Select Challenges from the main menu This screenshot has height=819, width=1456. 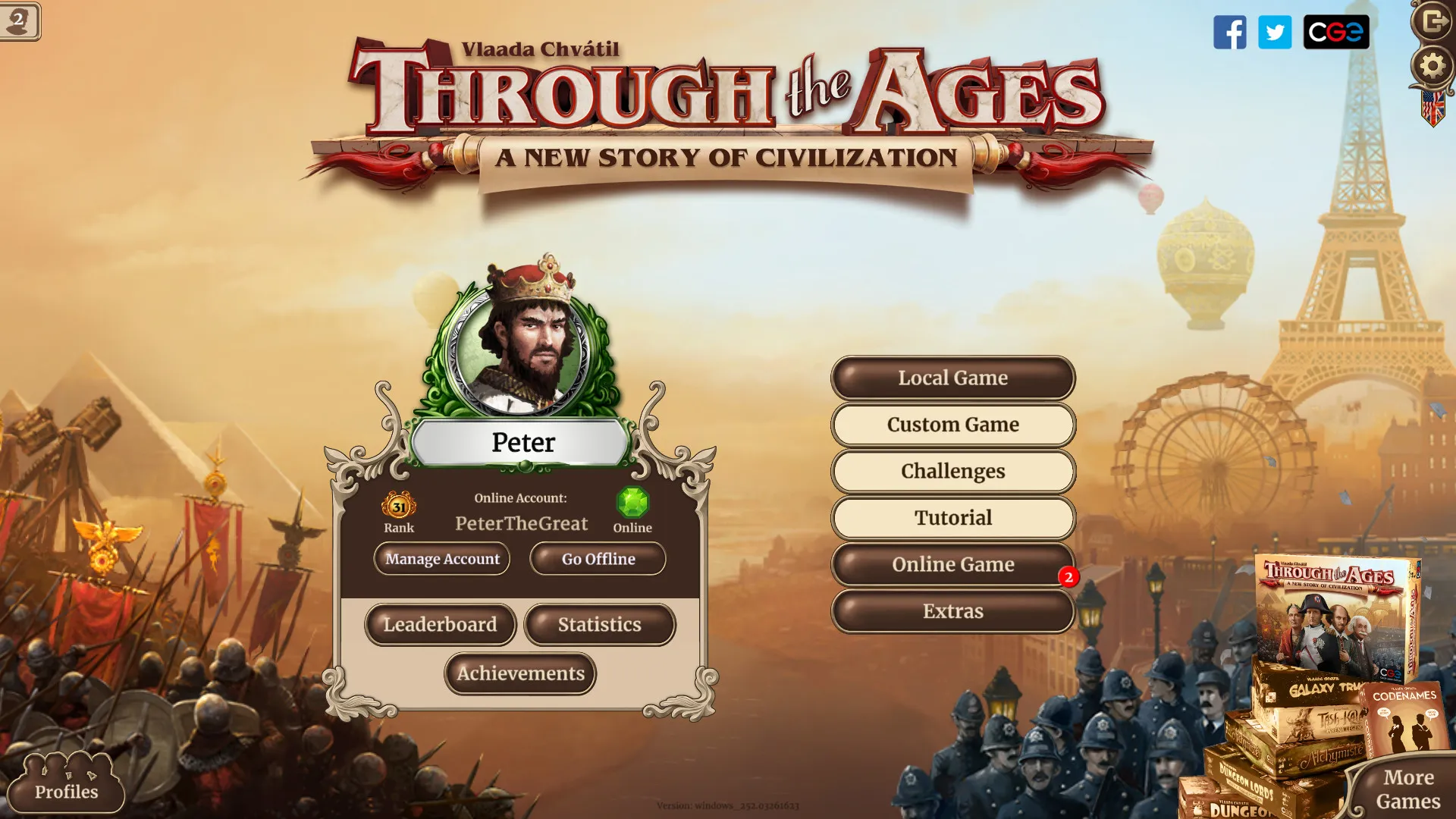pyautogui.click(x=952, y=471)
